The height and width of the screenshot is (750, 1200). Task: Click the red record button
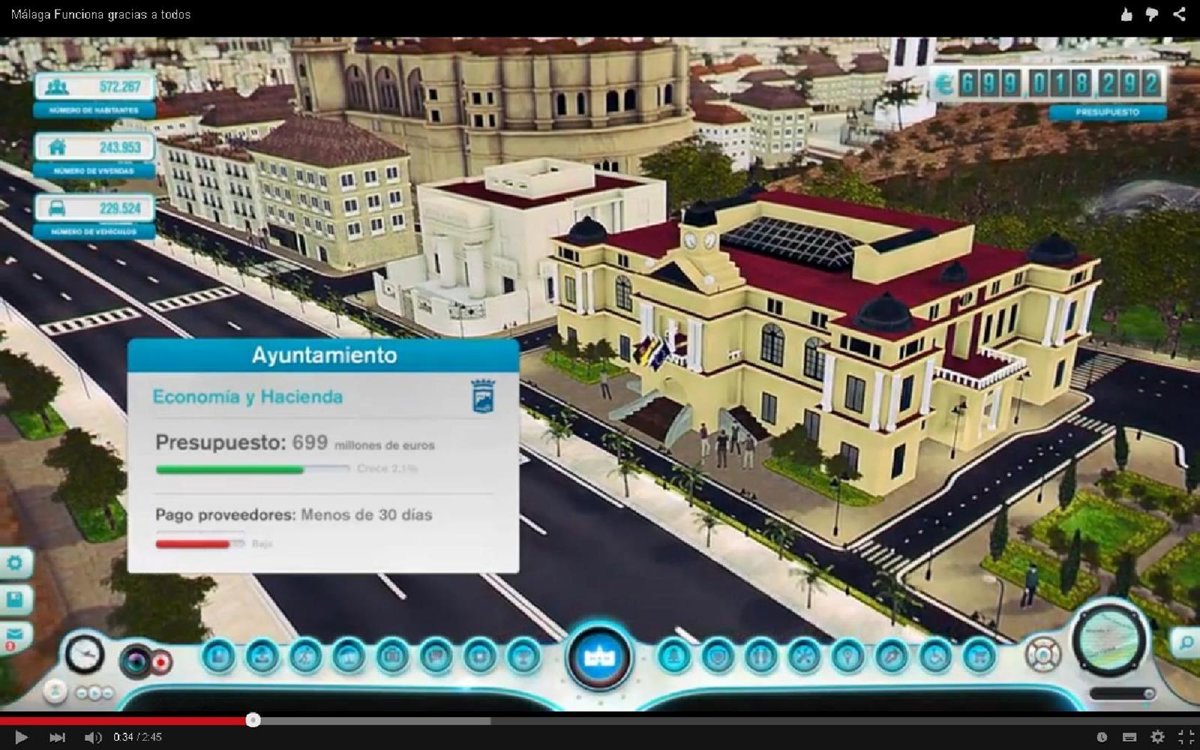161,662
